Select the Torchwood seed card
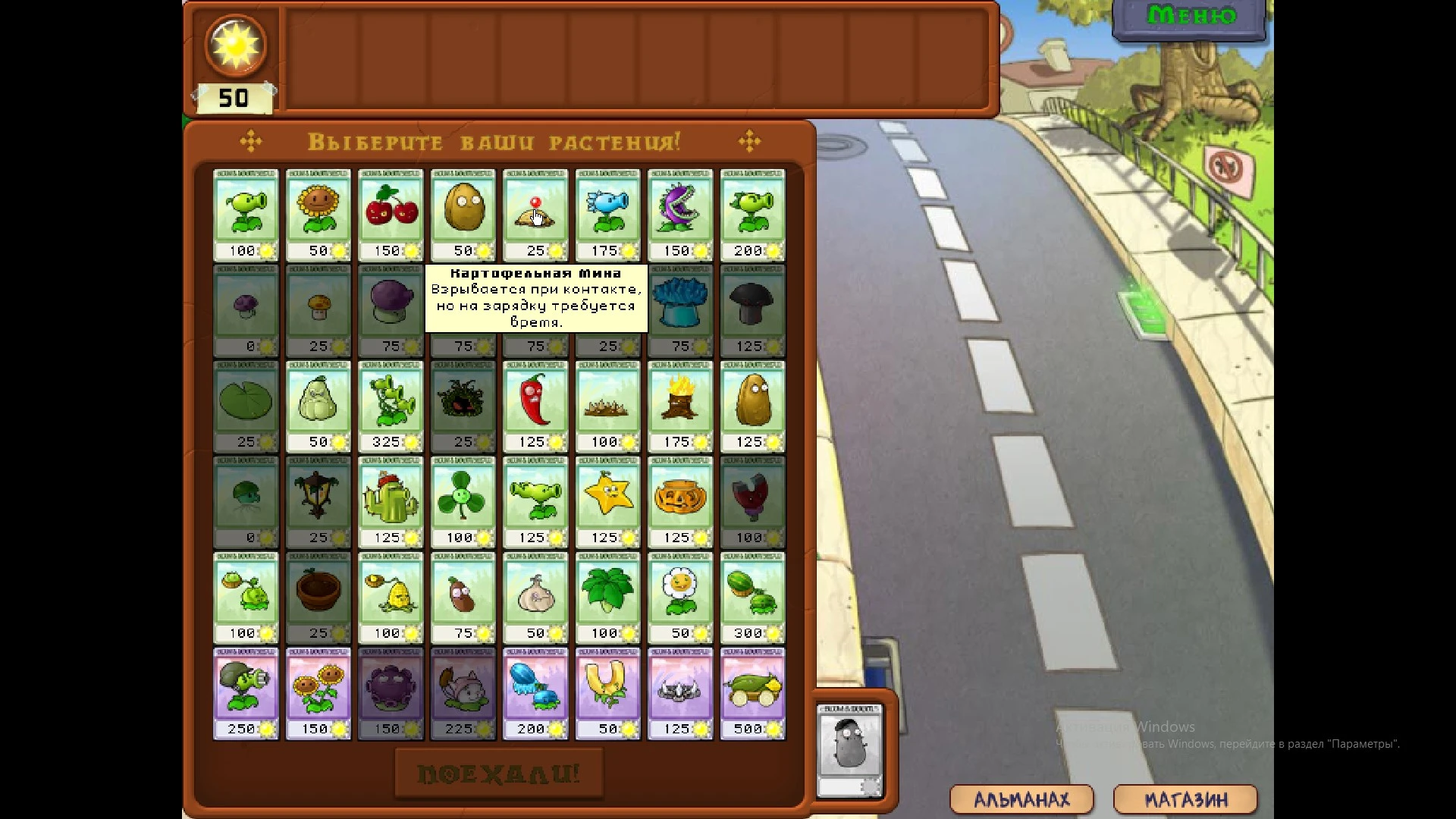This screenshot has height=819, width=1456. point(680,402)
